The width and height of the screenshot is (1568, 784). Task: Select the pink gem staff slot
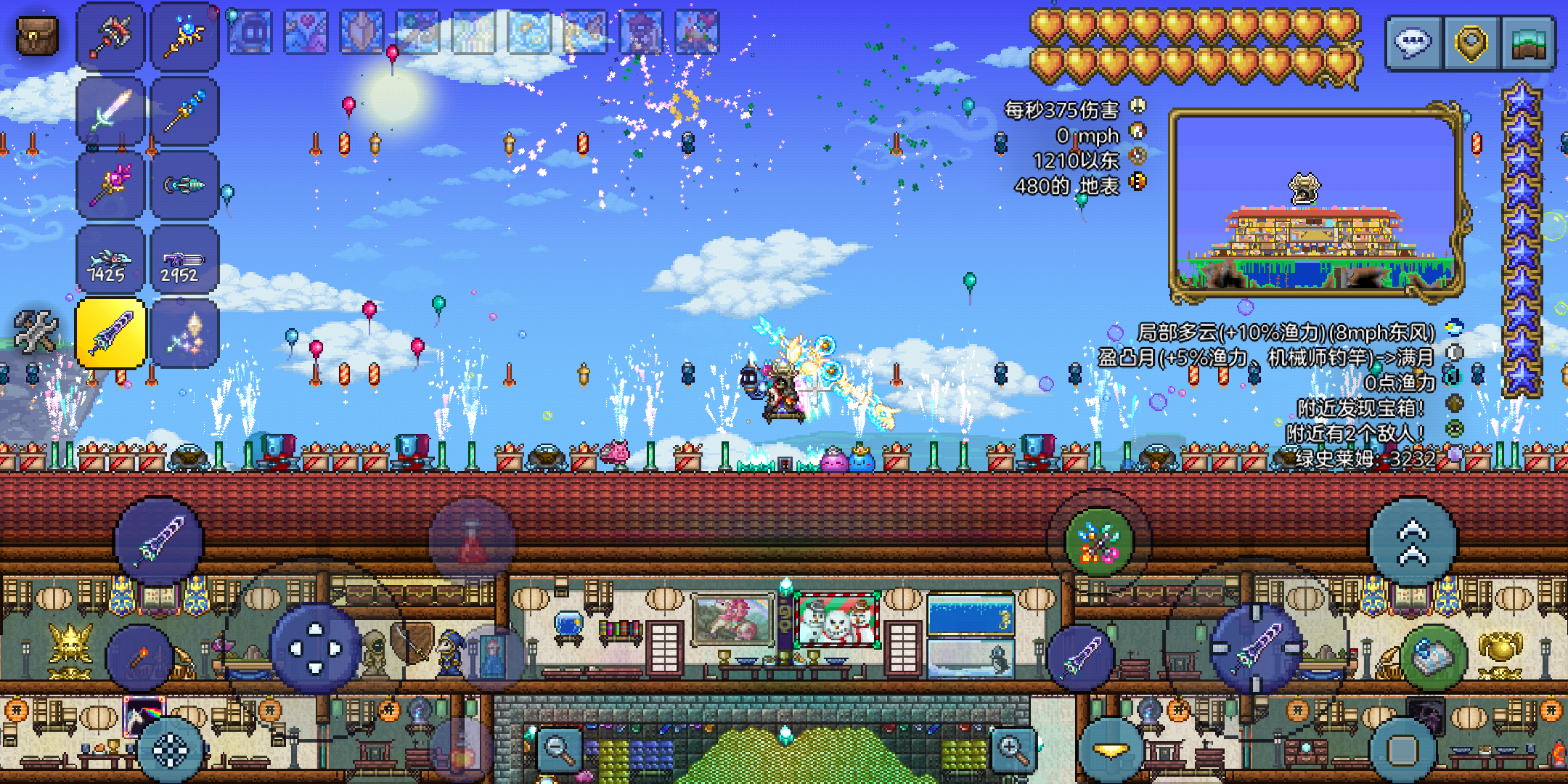pyautogui.click(x=111, y=185)
